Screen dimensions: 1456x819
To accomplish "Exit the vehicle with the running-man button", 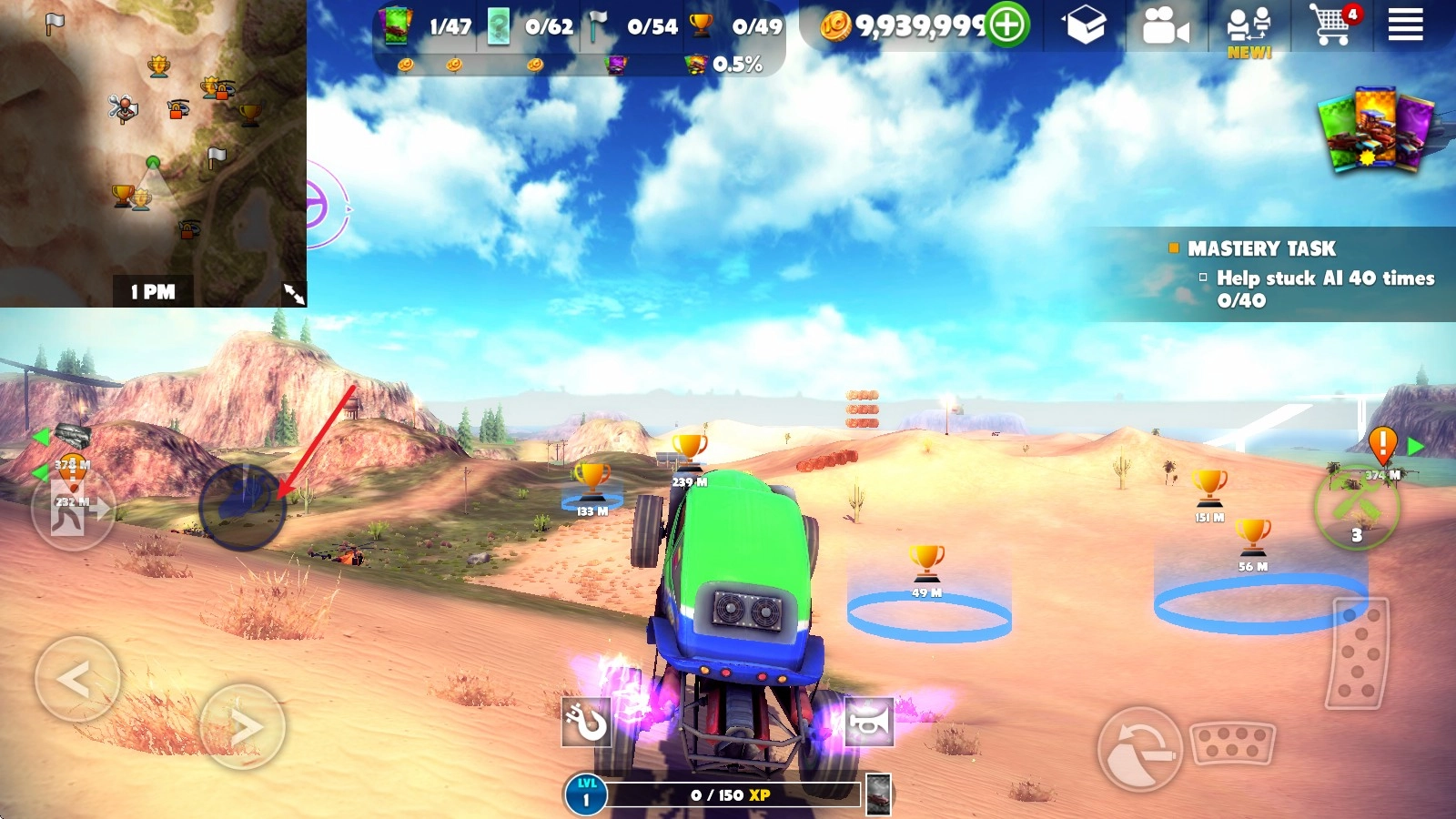I will click(x=72, y=511).
